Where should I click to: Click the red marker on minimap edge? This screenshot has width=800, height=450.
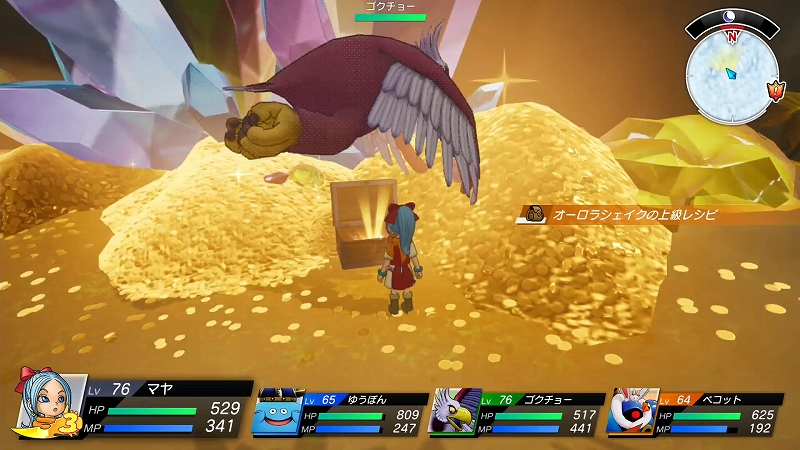774,90
